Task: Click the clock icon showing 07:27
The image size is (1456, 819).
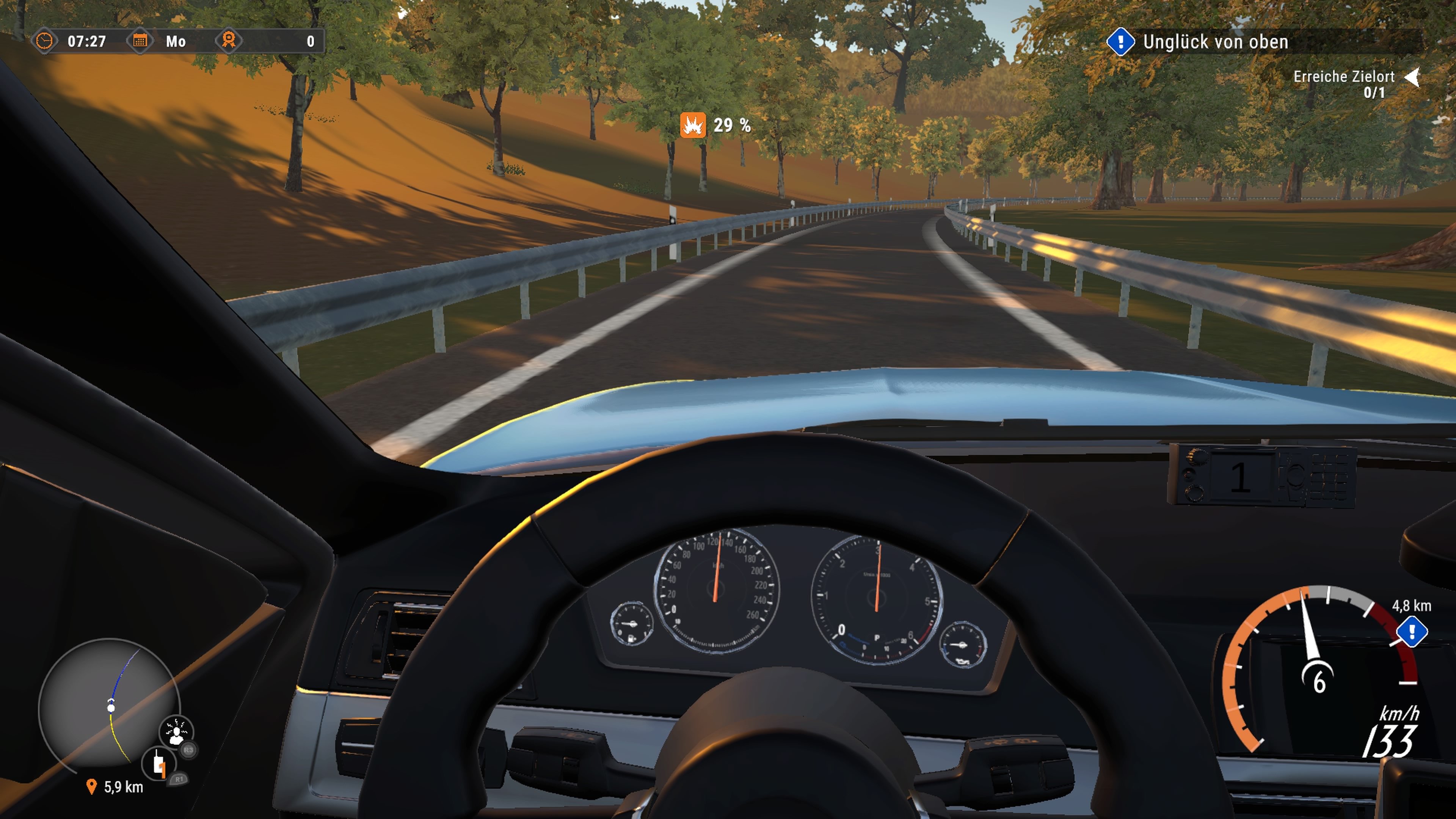Action: (x=45, y=41)
